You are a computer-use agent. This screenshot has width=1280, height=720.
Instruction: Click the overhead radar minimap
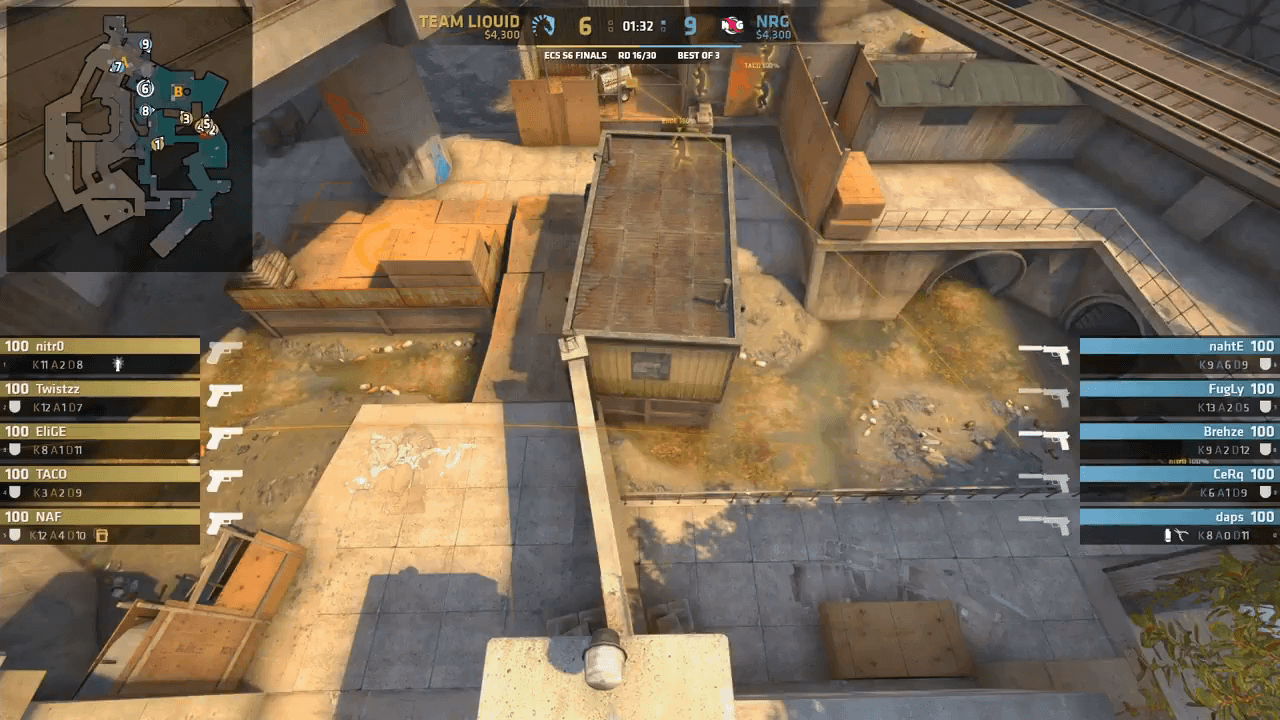(x=128, y=137)
